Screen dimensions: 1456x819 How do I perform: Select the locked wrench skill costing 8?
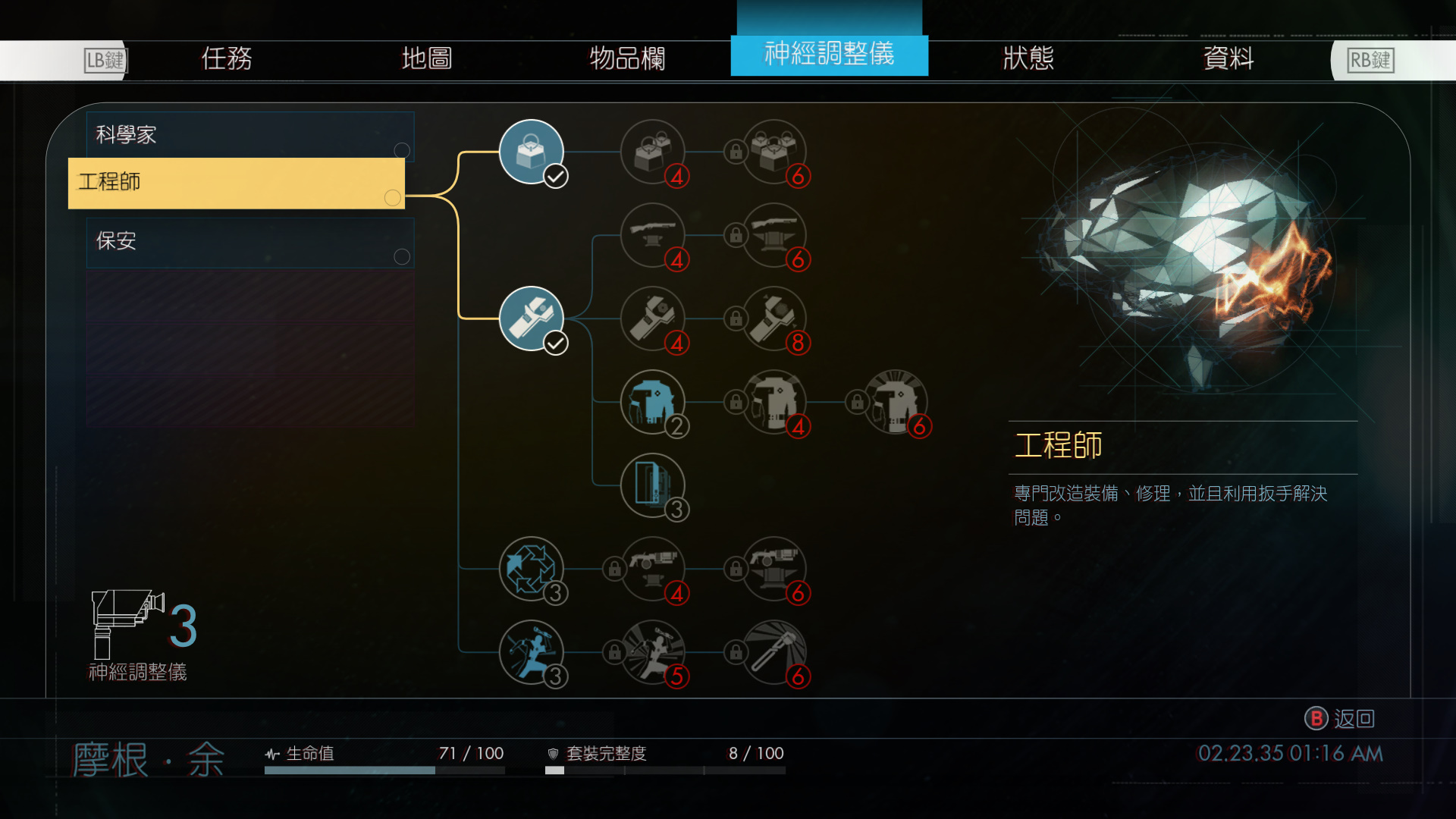(773, 318)
